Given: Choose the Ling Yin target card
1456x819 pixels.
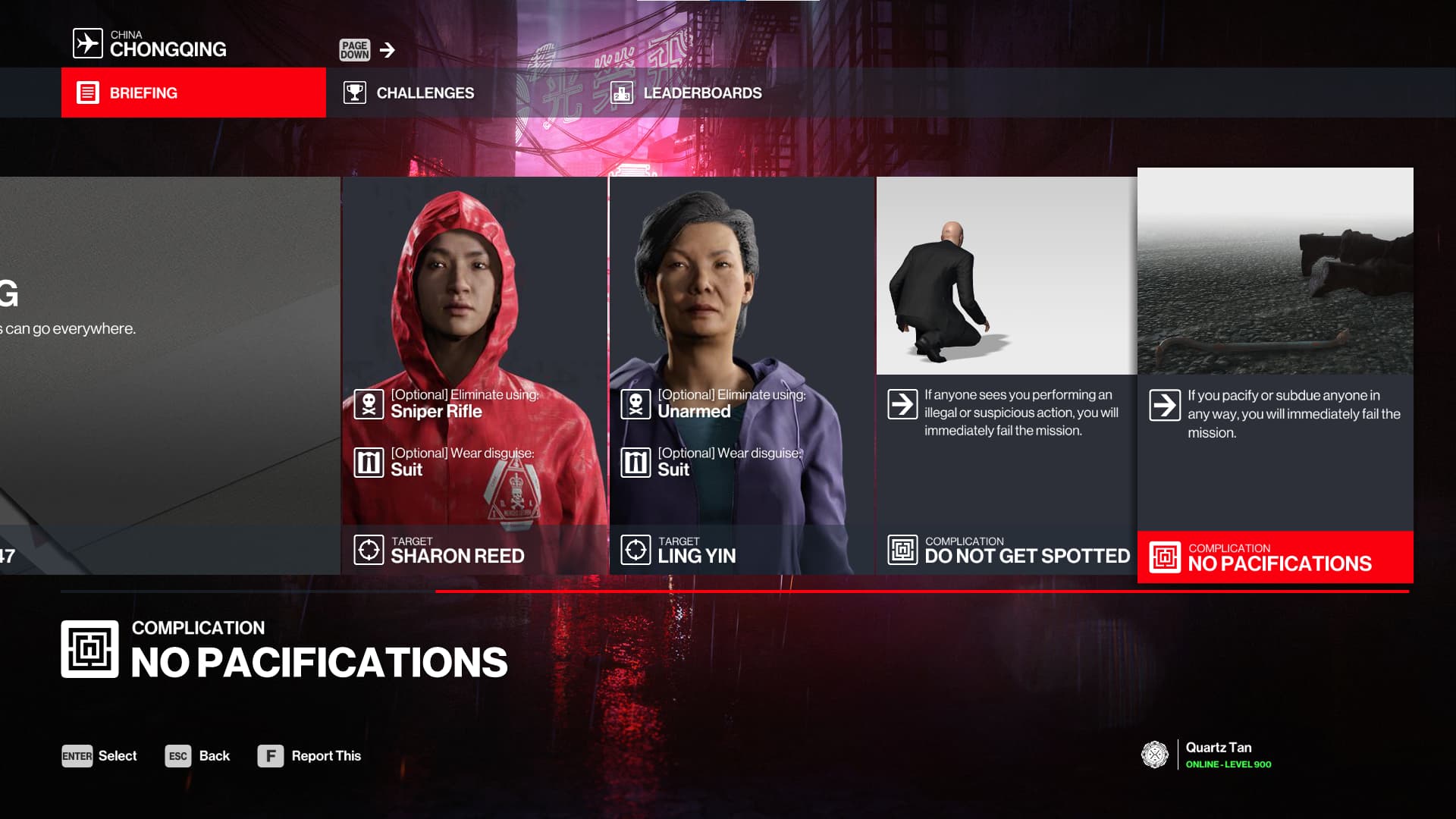Looking at the screenshot, I should click(742, 375).
